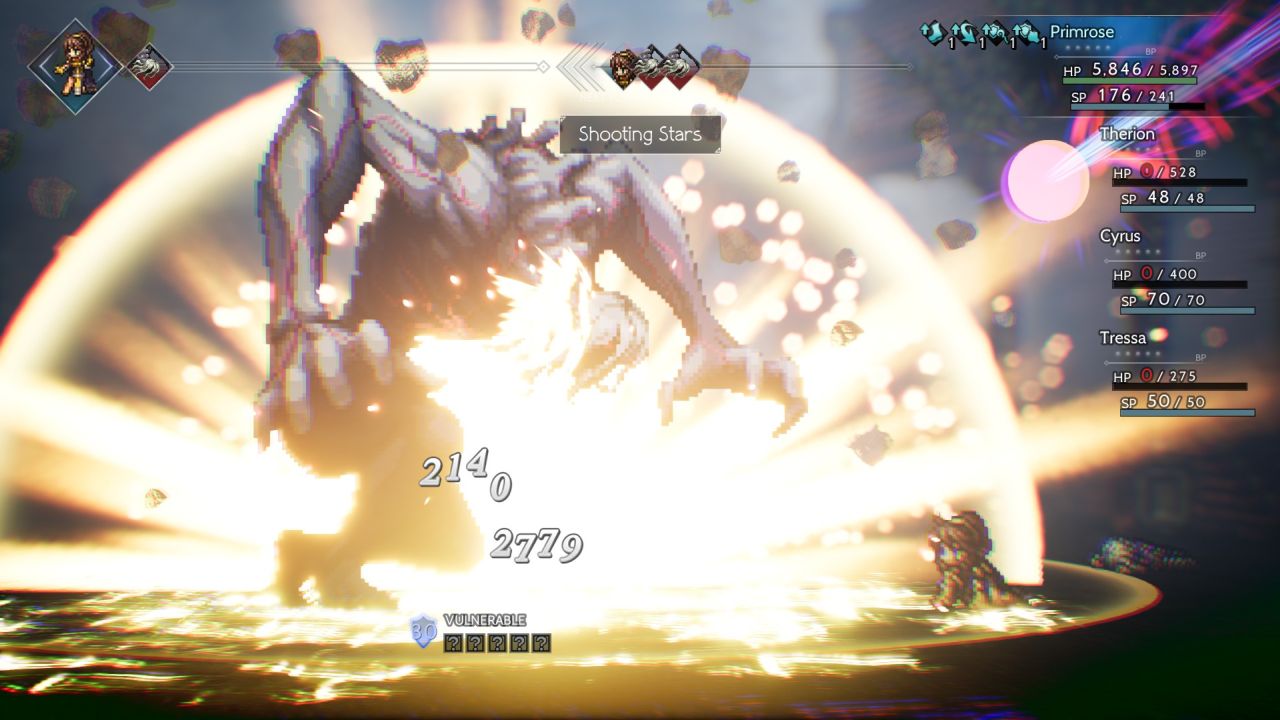Select Primrose in the party status panel
The image size is (1280, 720).
point(1081,33)
